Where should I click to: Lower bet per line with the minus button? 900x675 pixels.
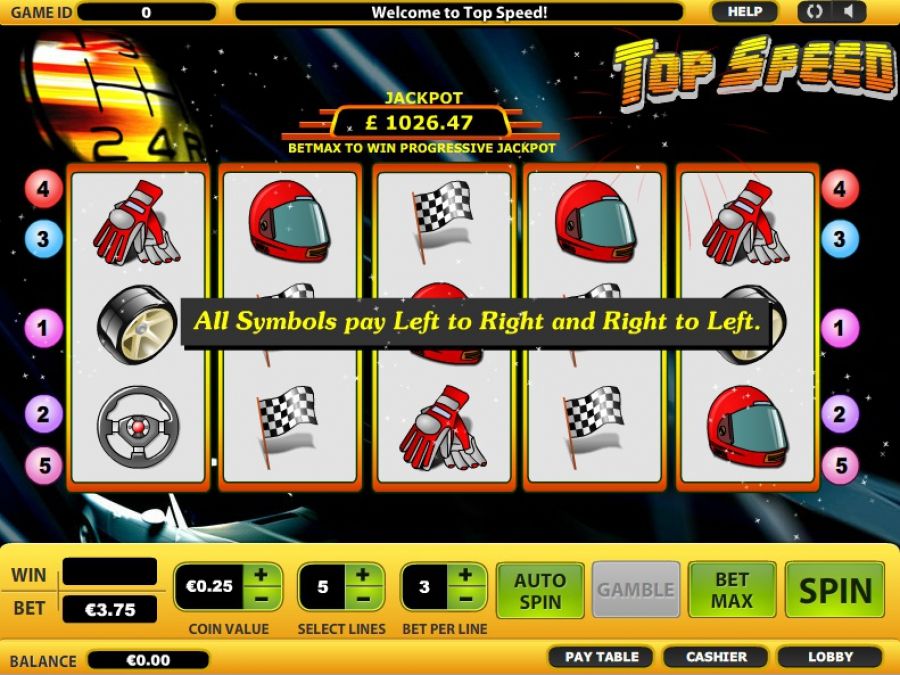466,598
